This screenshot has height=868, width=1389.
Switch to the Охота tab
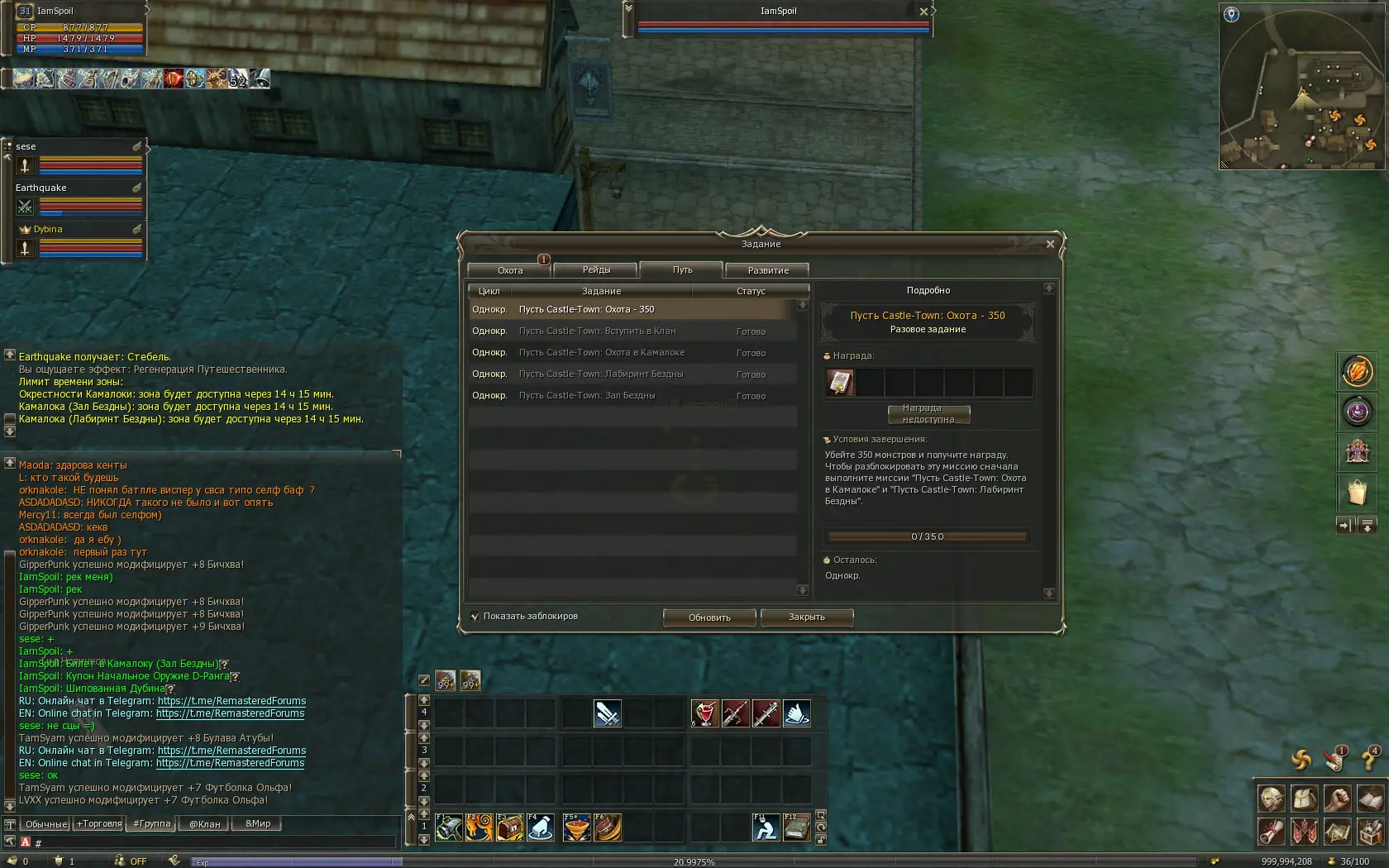click(510, 270)
